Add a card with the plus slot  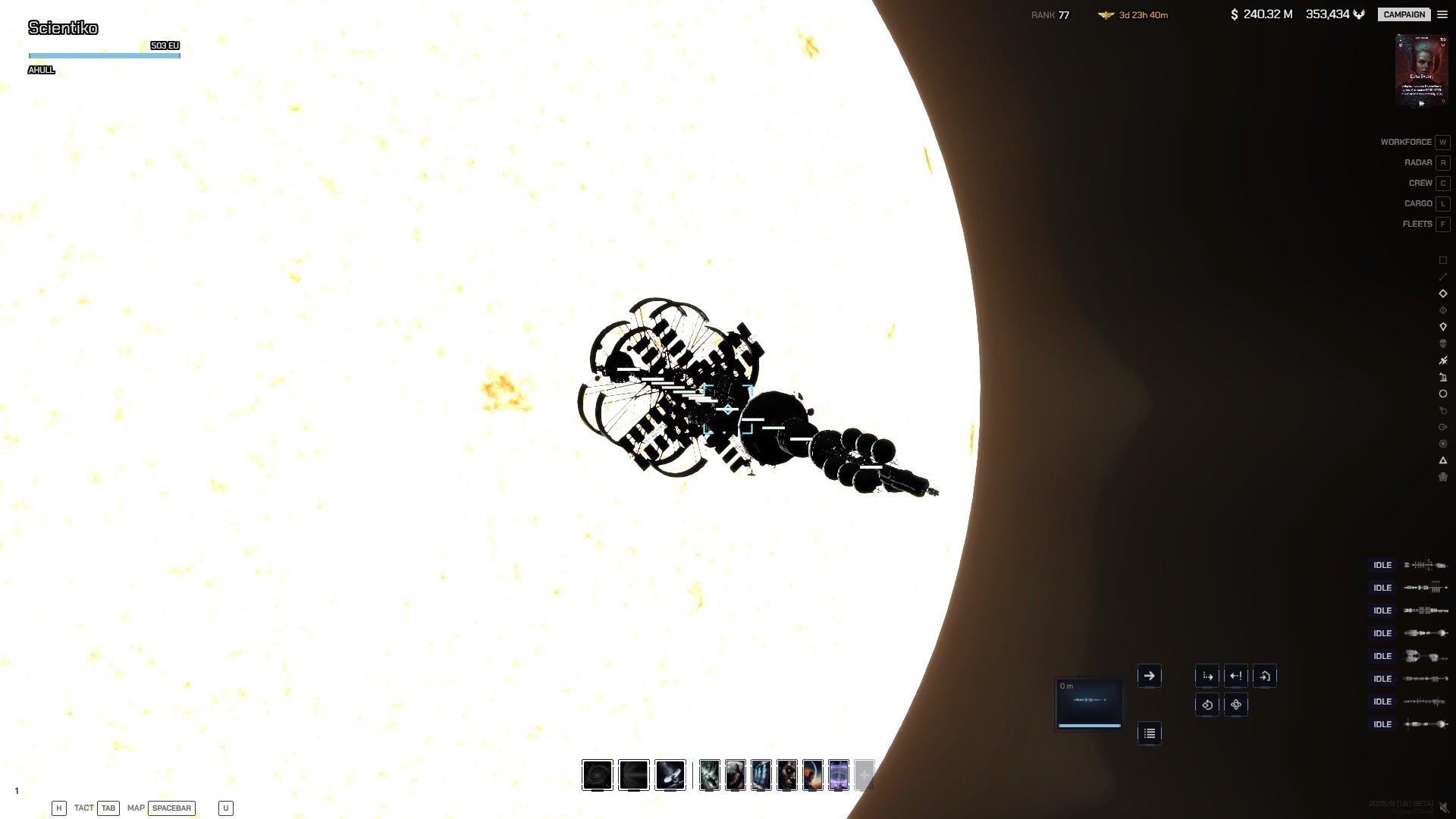(x=864, y=775)
